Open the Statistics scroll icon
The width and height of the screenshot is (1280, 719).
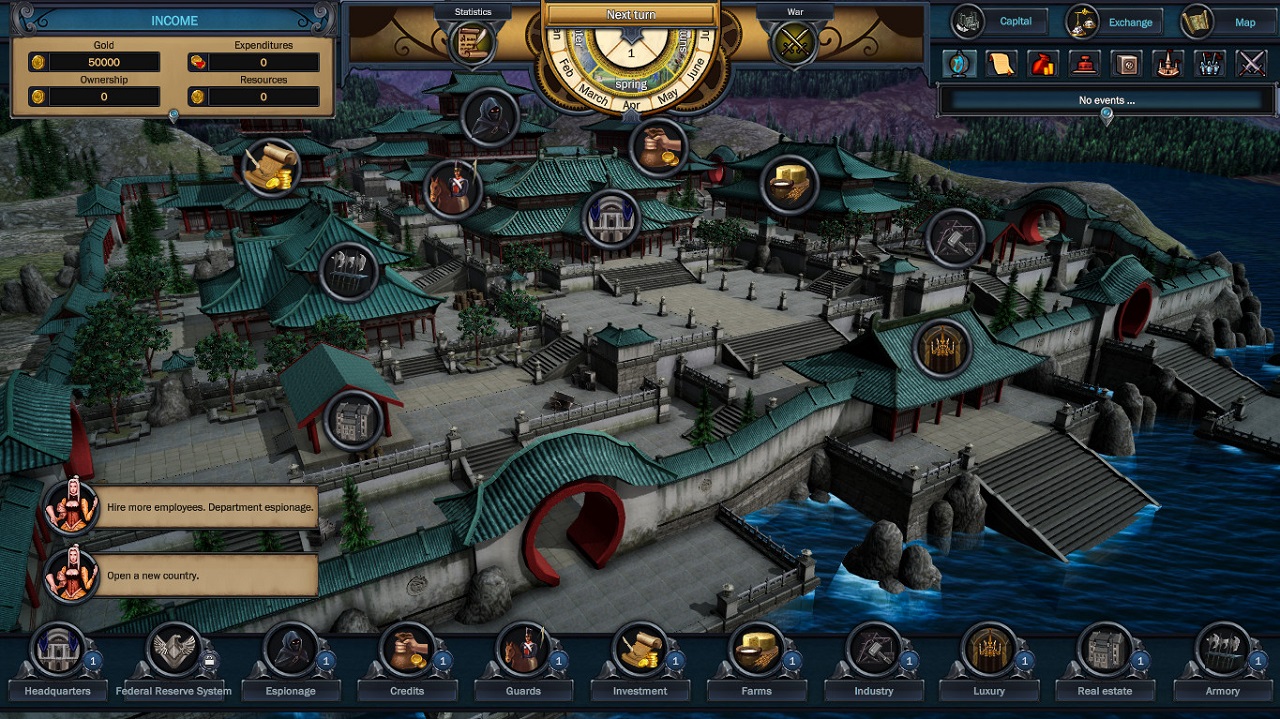point(471,41)
